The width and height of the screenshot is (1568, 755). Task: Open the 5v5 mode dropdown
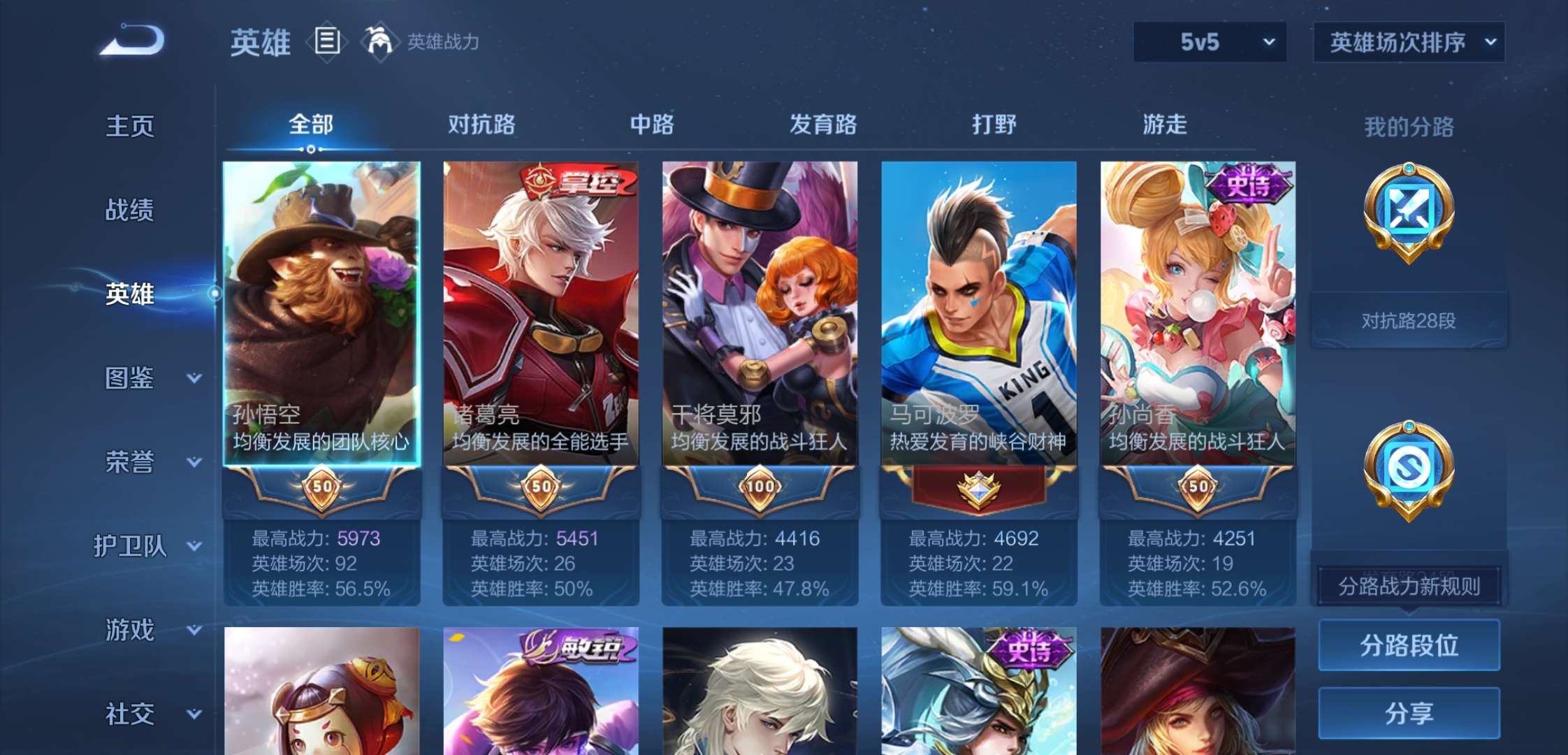(1210, 42)
